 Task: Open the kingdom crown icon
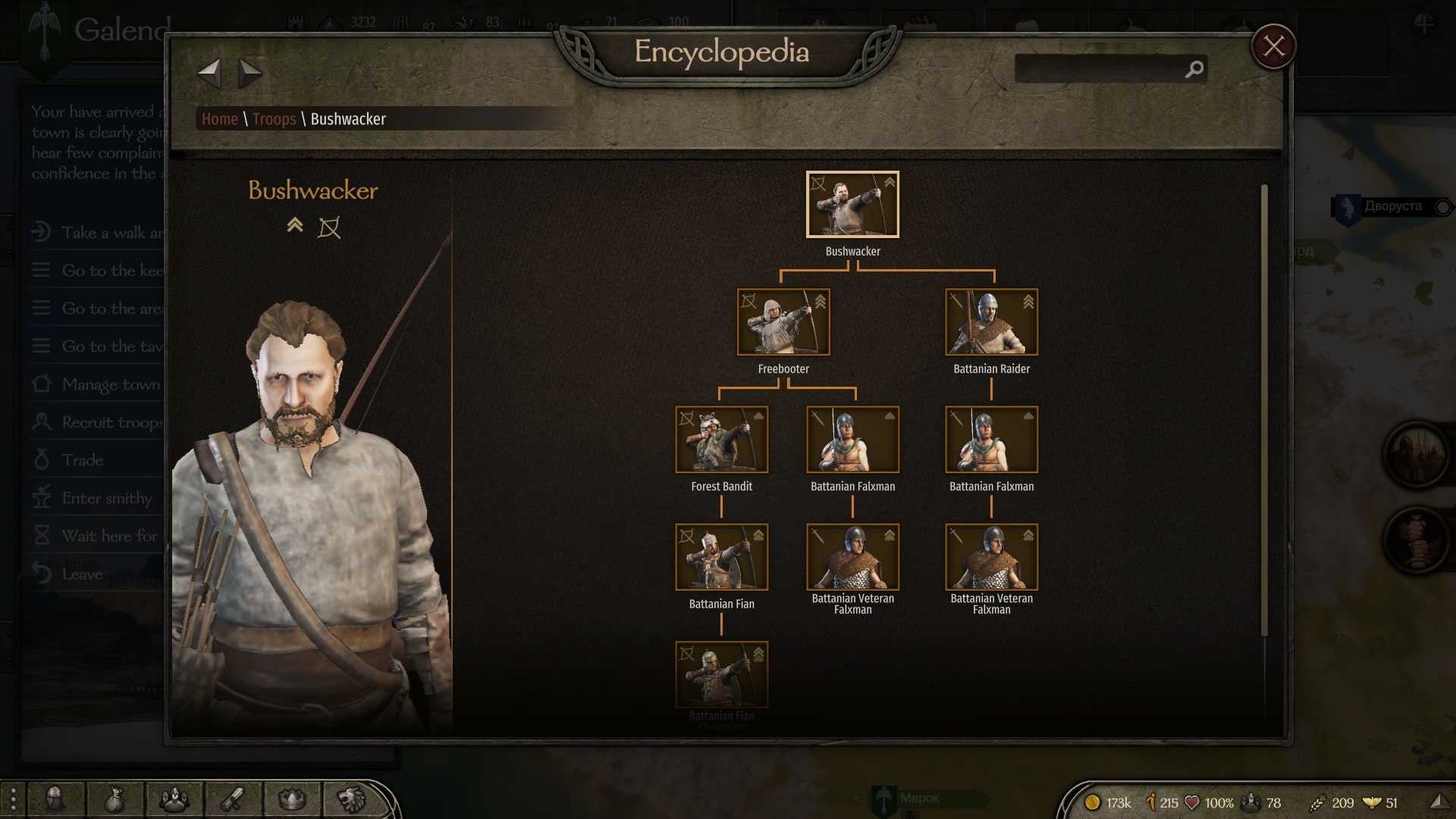(293, 799)
